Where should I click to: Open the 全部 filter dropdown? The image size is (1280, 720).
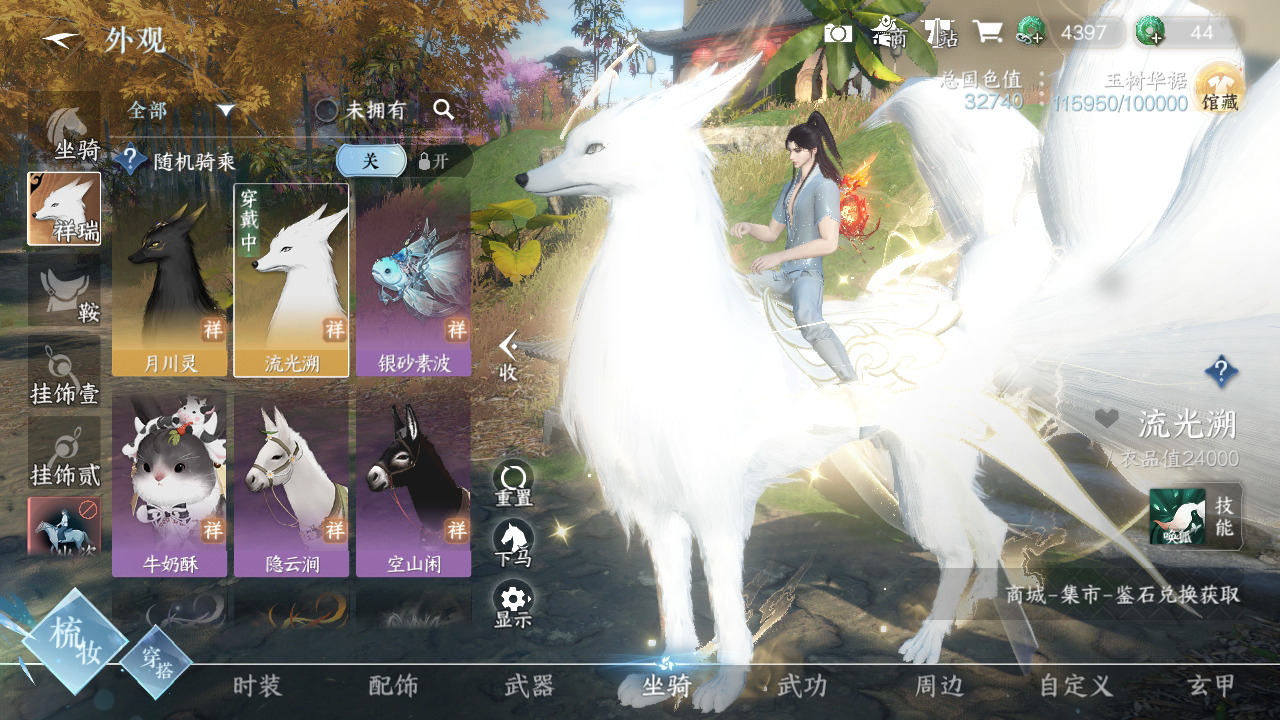coord(181,110)
